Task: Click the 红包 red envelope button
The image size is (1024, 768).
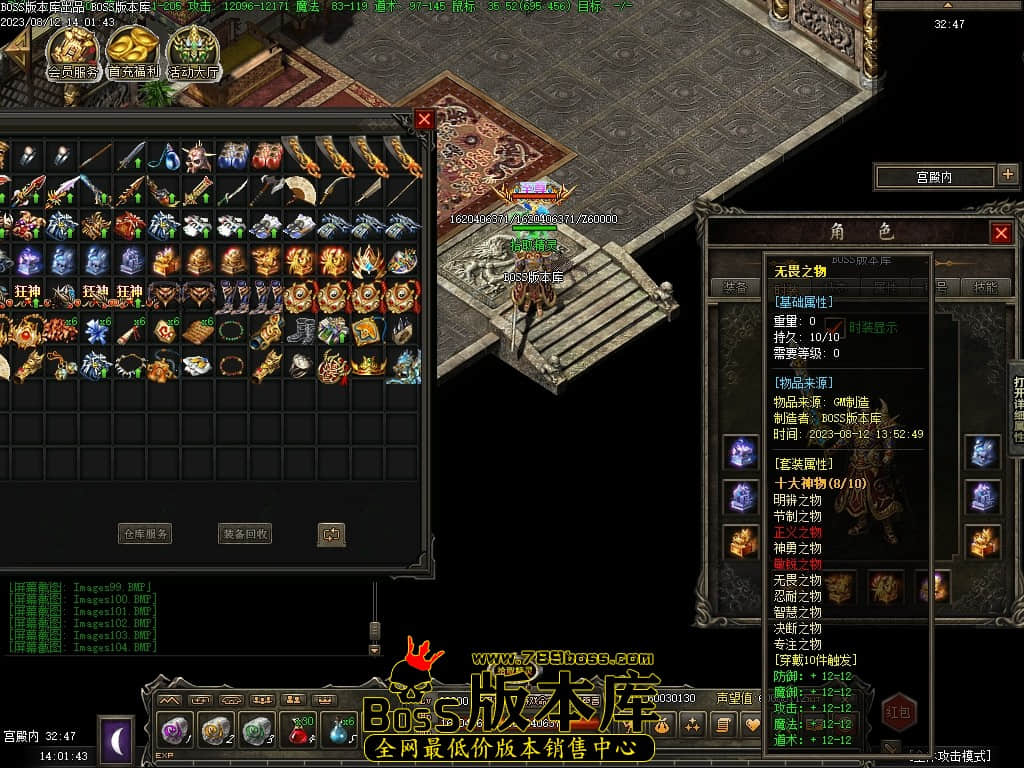Action: coord(898,711)
